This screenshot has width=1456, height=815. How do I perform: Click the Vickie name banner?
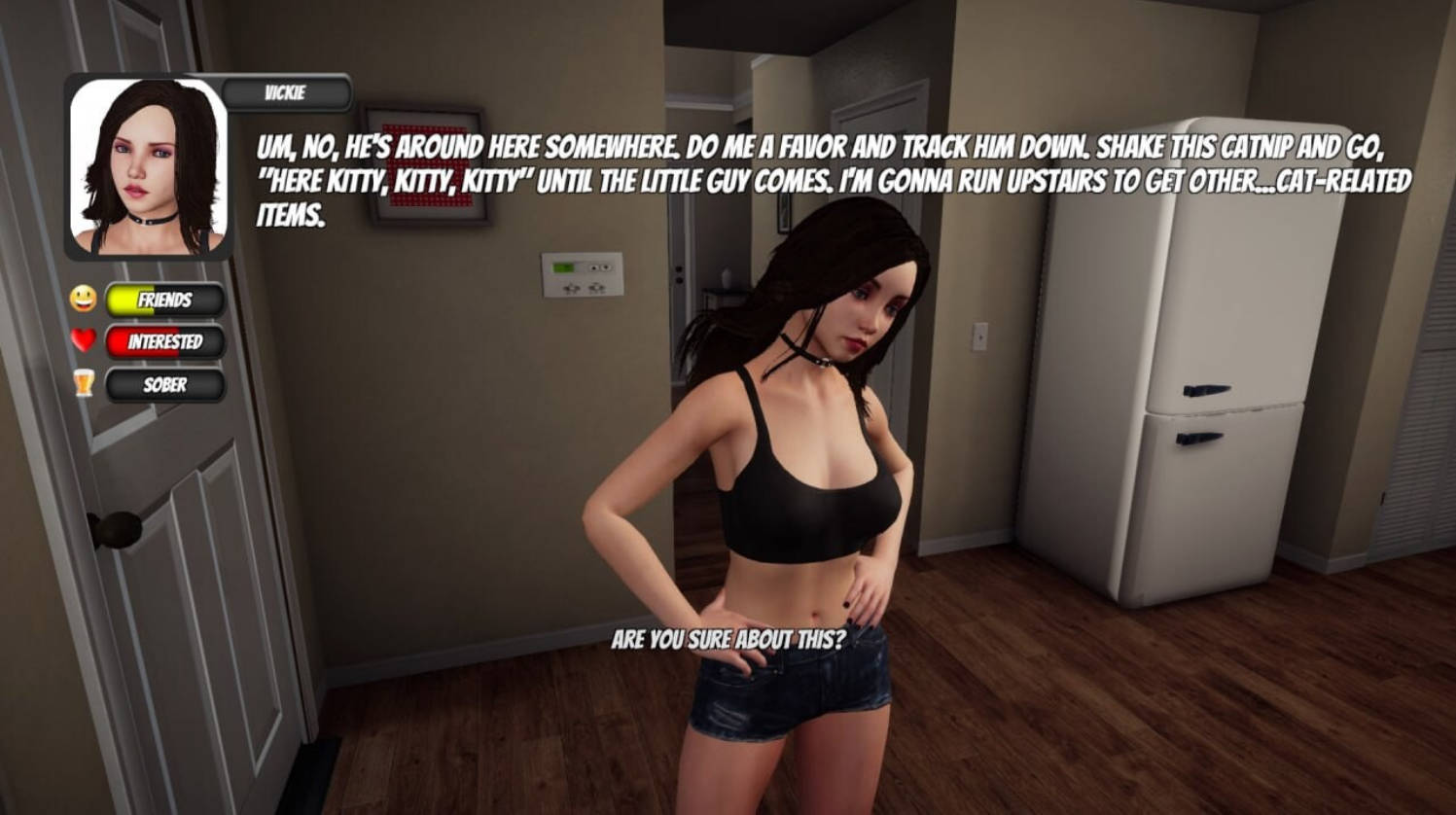click(284, 93)
